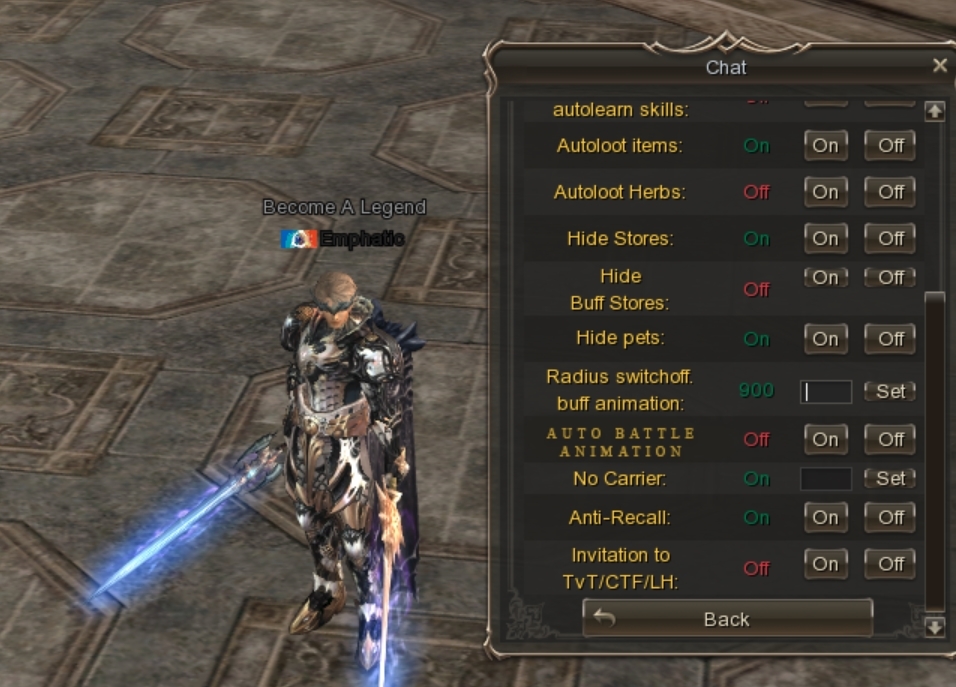Turn Auto Battle Animation Off
The height and width of the screenshot is (687, 956).
click(890, 439)
